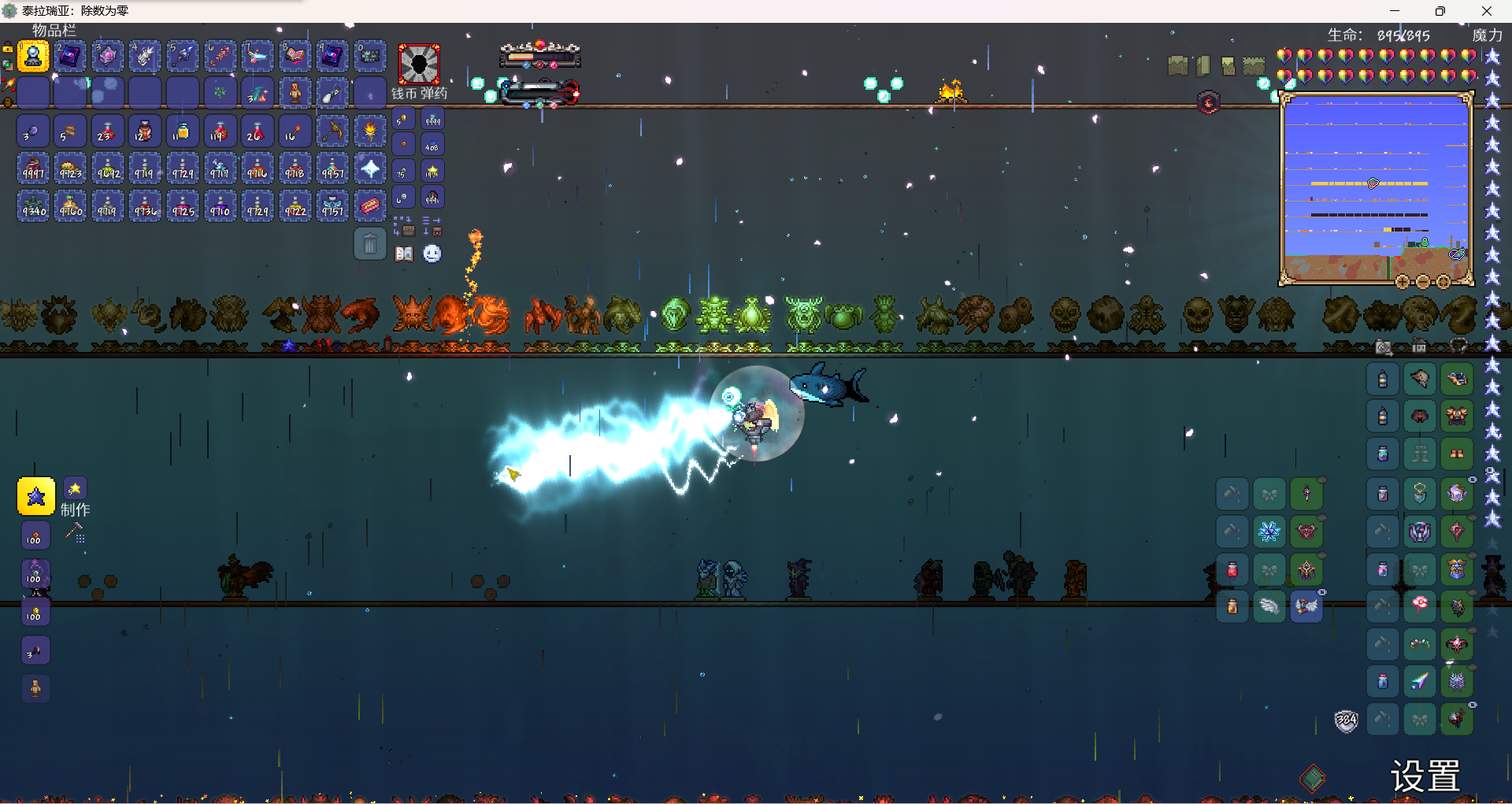Open the 设置 settings menu
This screenshot has height=804, width=1512.
(x=1425, y=776)
